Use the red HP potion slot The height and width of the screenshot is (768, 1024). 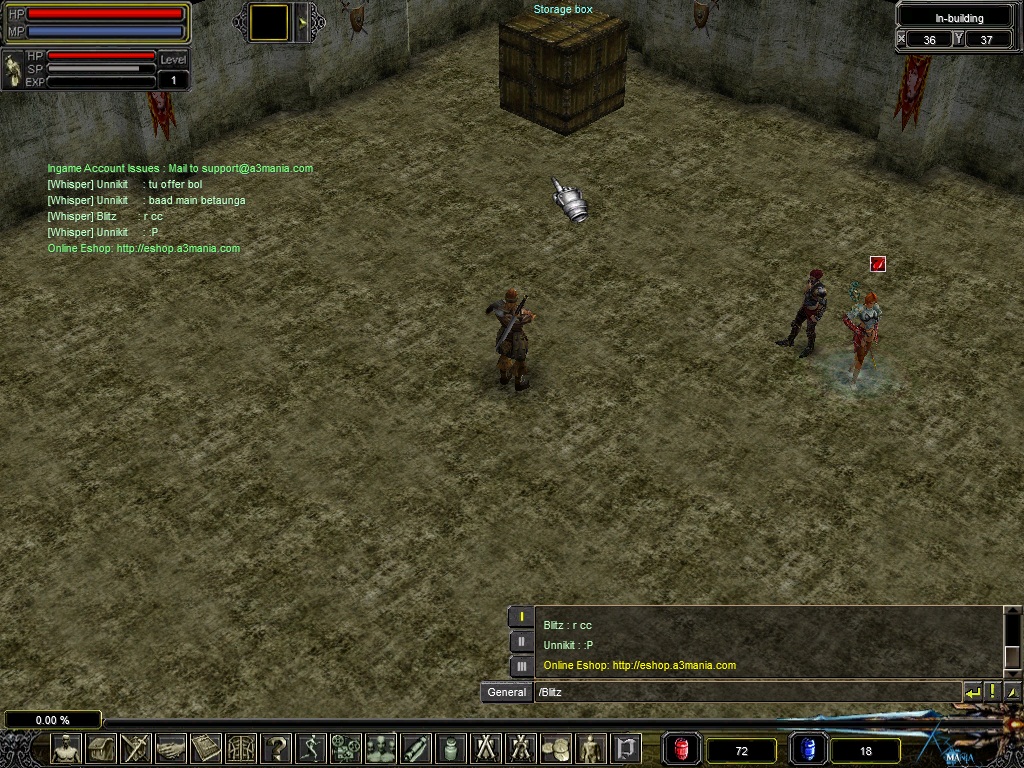point(682,749)
